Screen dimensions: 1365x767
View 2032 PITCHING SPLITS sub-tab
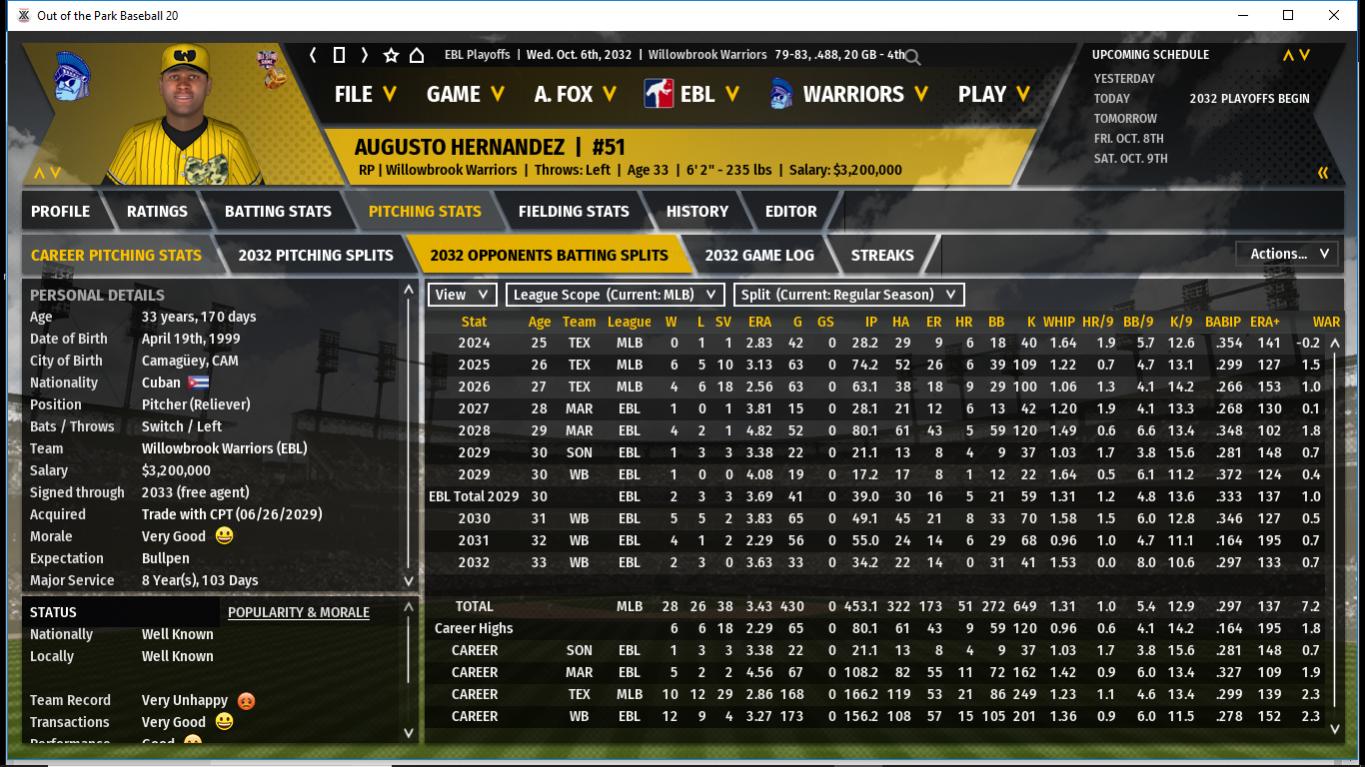(315, 255)
